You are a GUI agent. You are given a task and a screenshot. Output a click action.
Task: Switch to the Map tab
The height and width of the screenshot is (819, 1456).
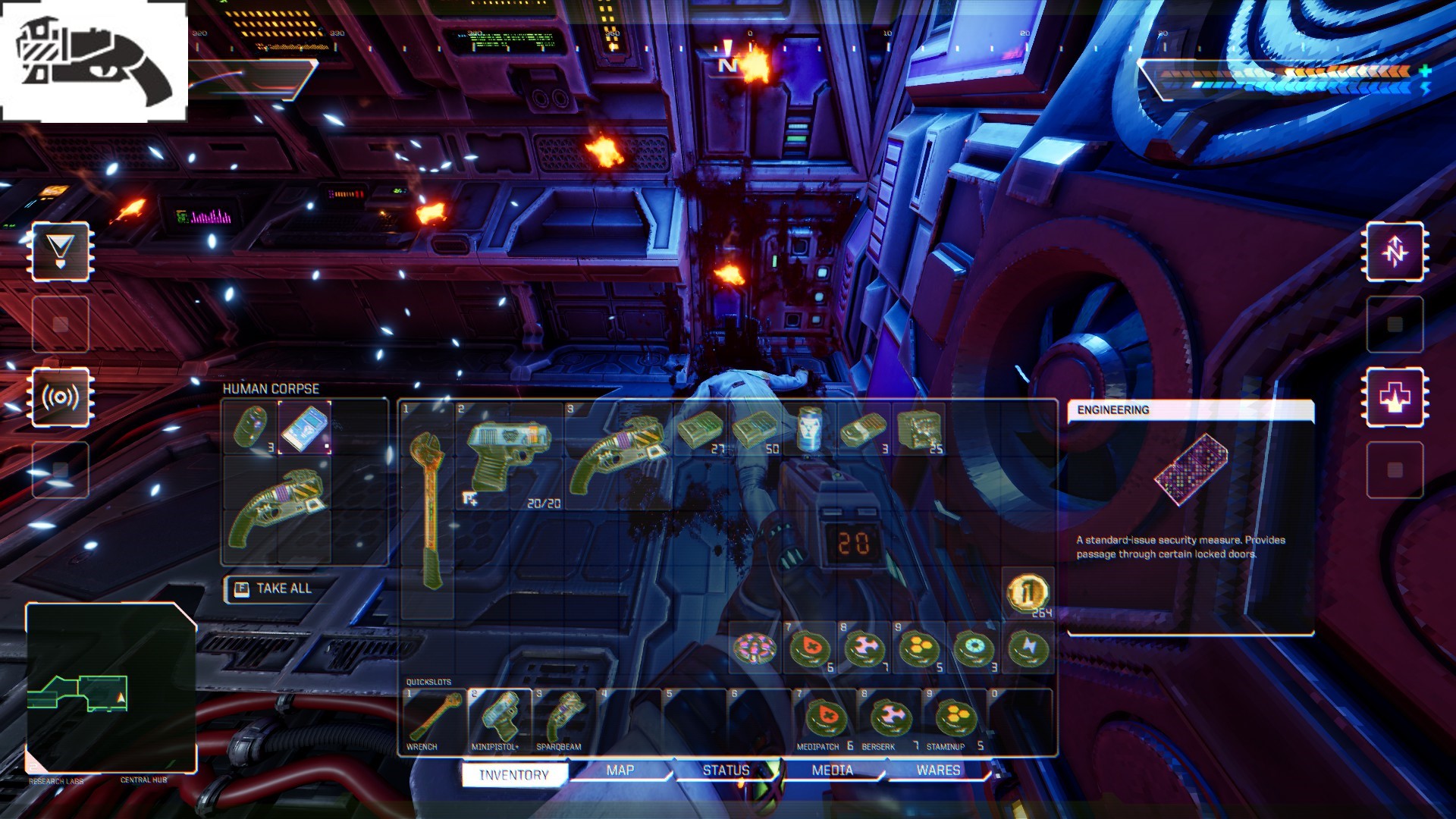[x=620, y=770]
